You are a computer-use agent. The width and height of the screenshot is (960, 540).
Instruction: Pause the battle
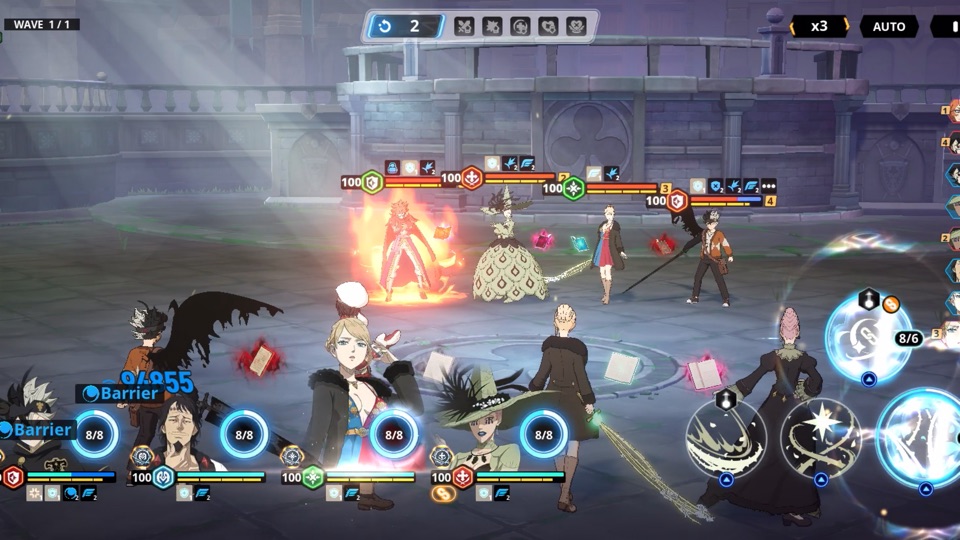pos(946,26)
